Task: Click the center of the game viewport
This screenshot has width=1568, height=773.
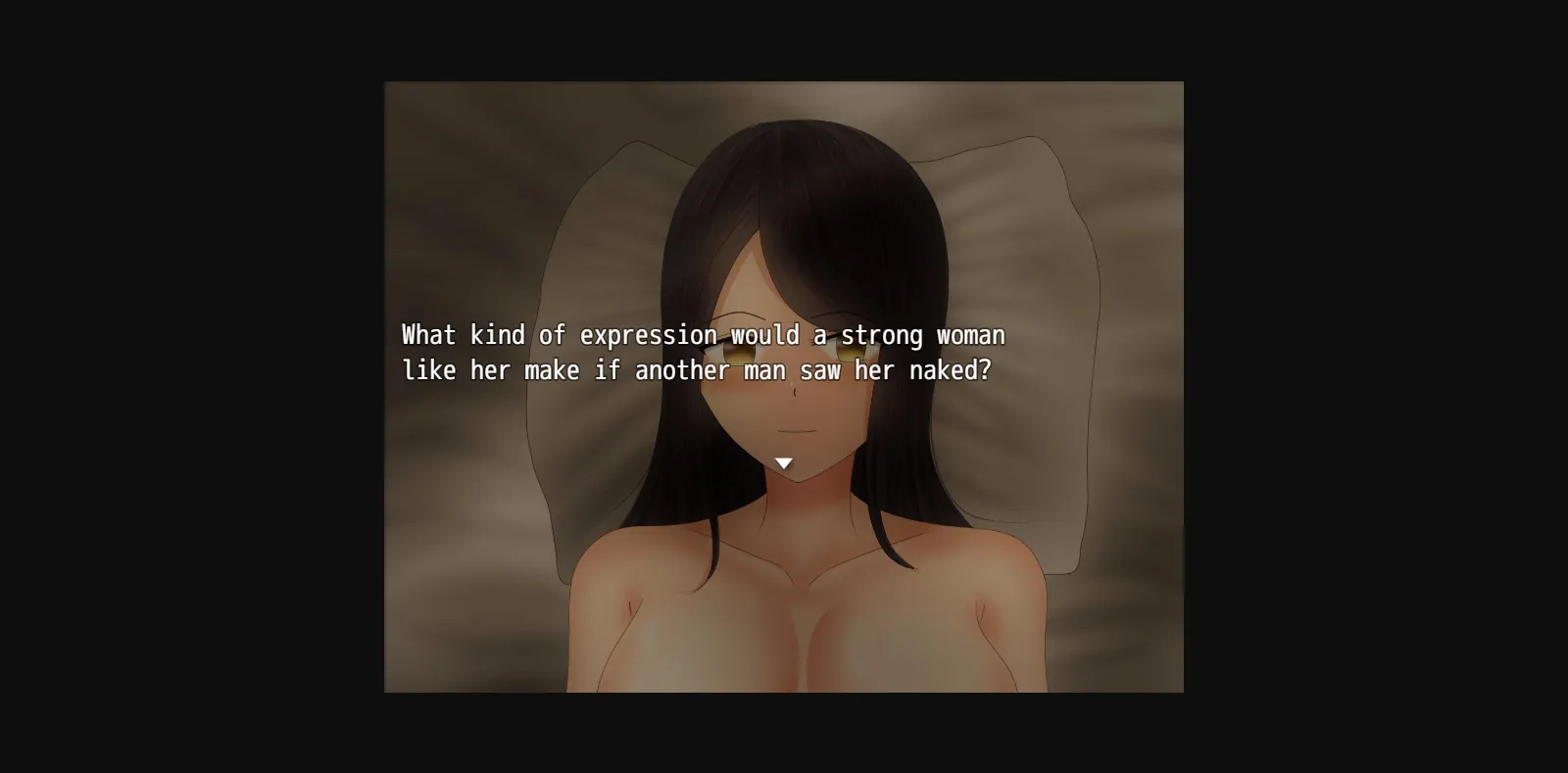Action: pyautogui.click(x=784, y=387)
